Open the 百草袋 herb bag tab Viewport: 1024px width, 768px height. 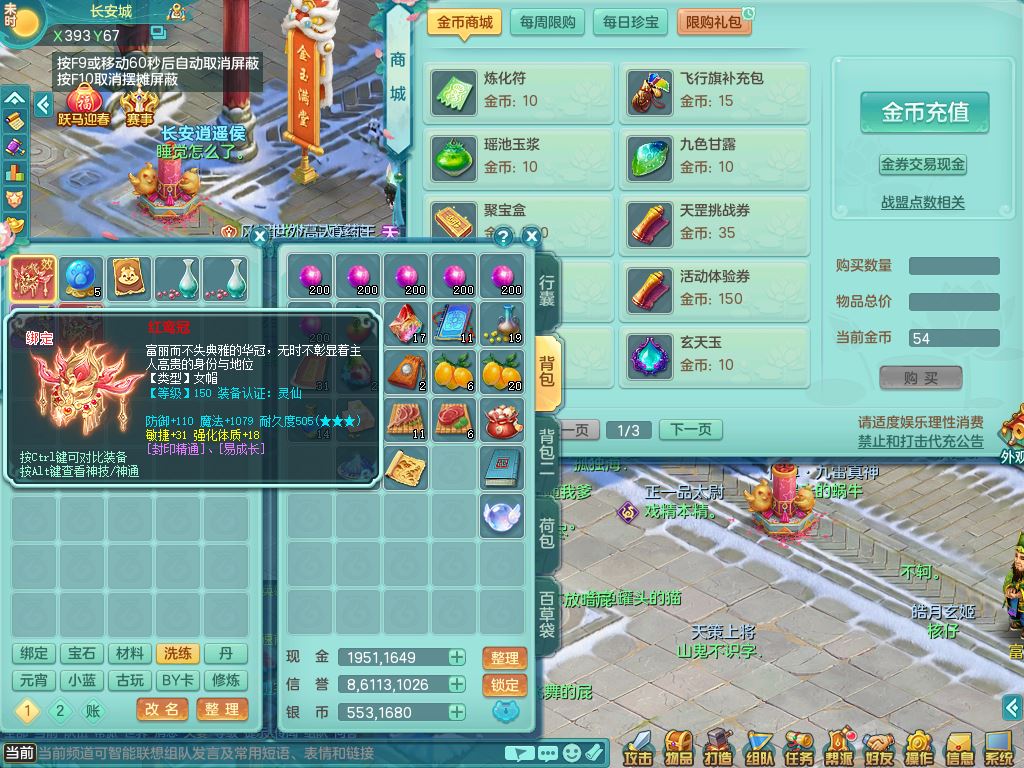[547, 613]
